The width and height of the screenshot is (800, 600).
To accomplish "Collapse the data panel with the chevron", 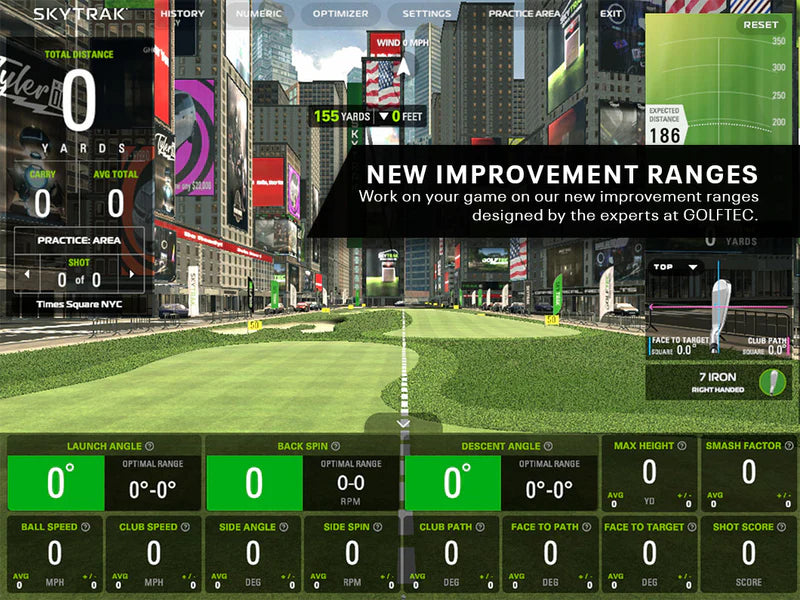I will click(403, 424).
